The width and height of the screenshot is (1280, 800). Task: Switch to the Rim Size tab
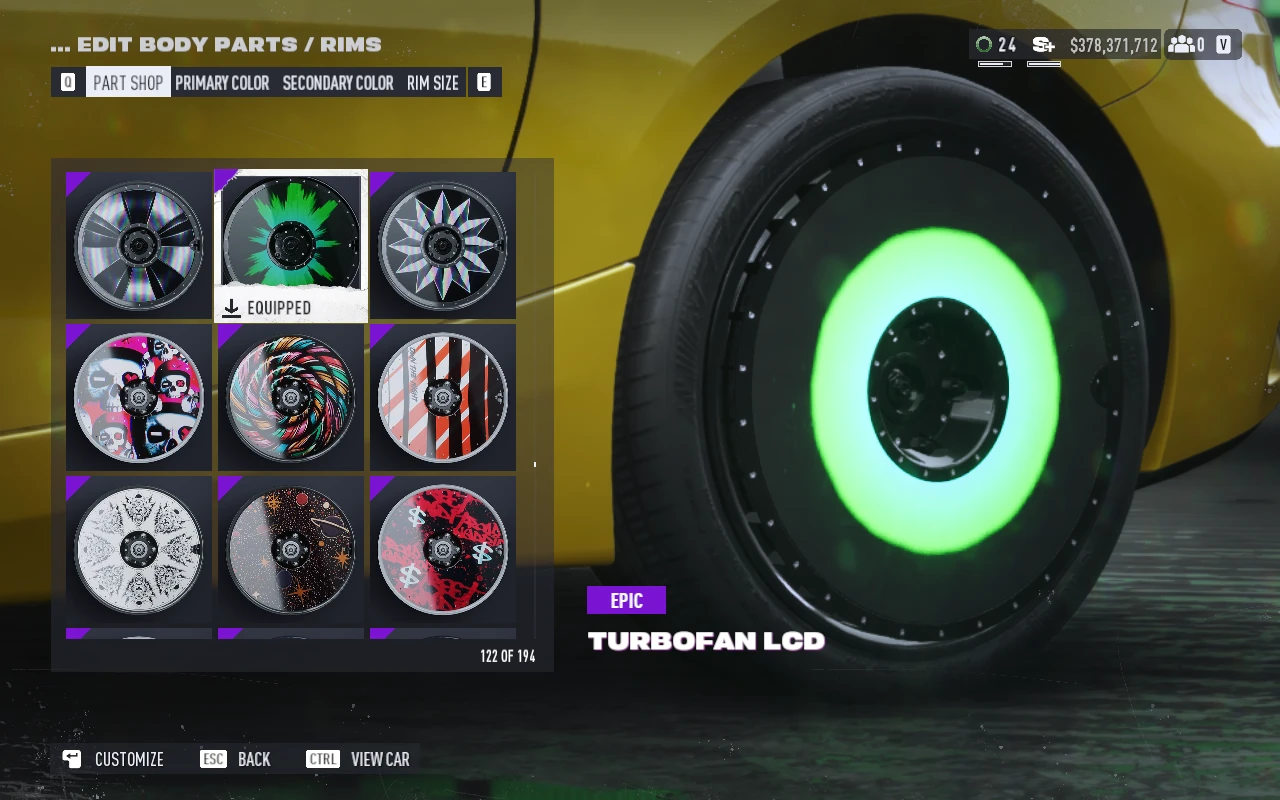[x=433, y=83]
